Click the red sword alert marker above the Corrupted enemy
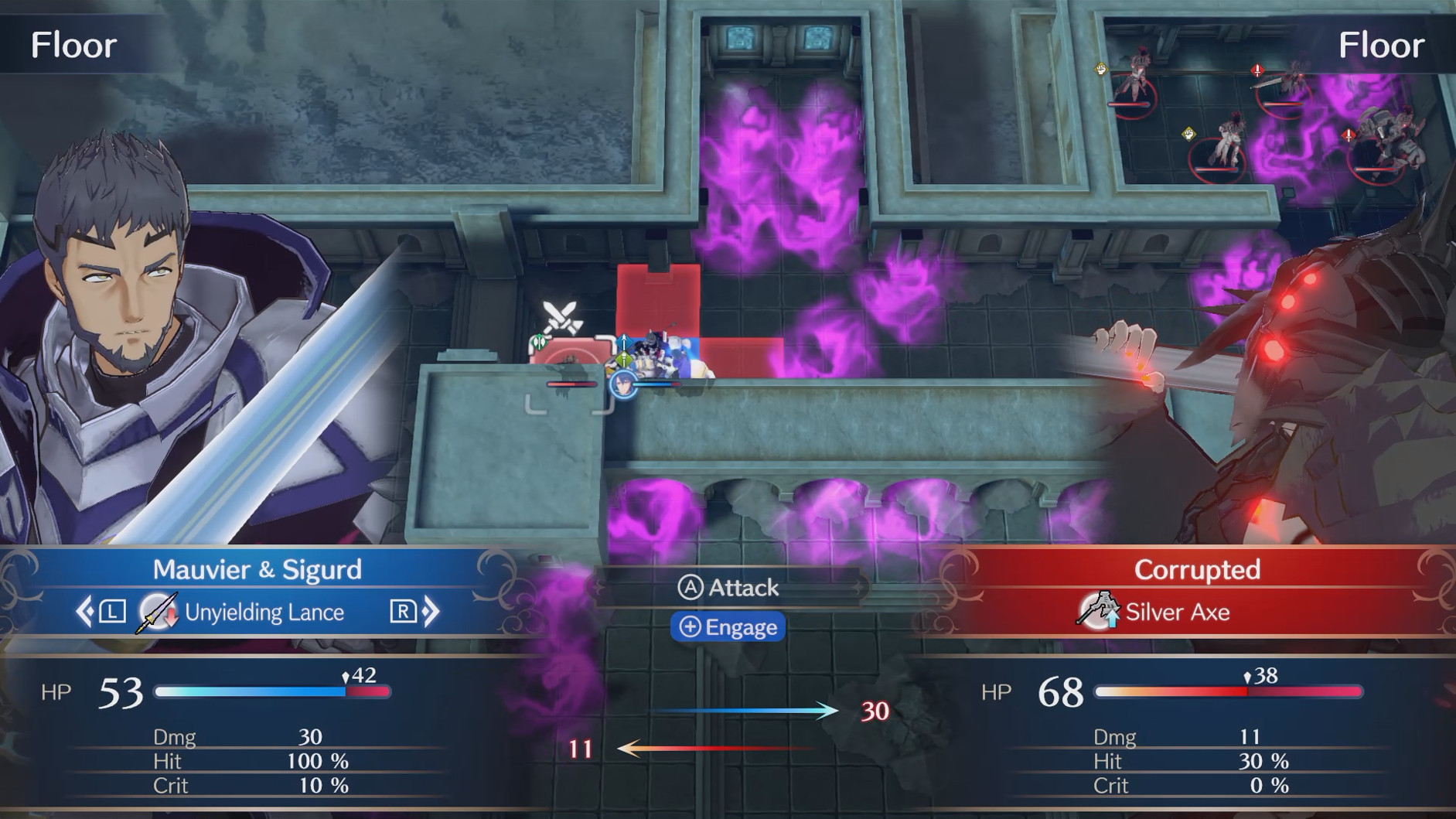 coord(1257,71)
